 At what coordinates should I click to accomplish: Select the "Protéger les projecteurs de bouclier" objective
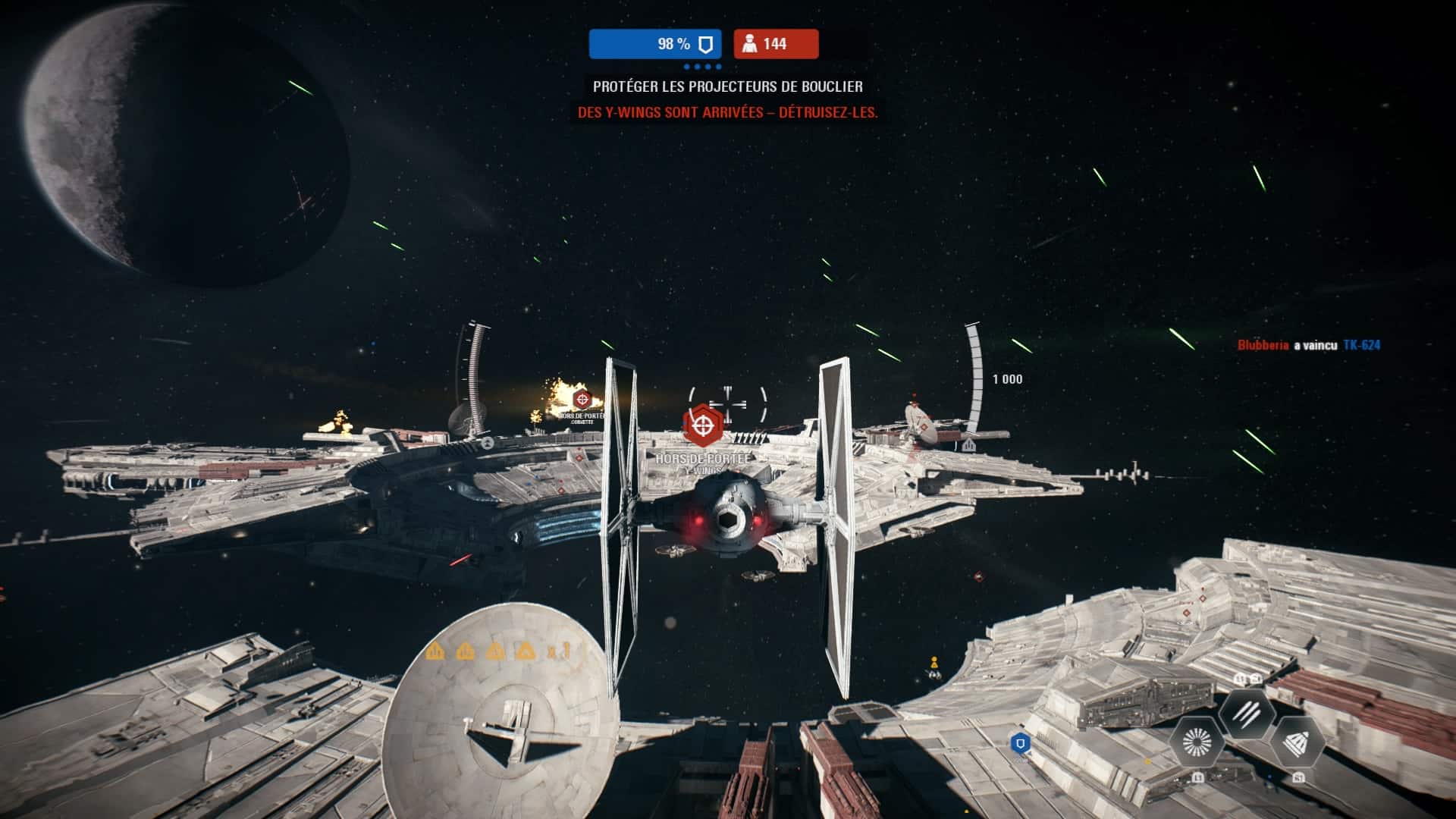[727, 86]
